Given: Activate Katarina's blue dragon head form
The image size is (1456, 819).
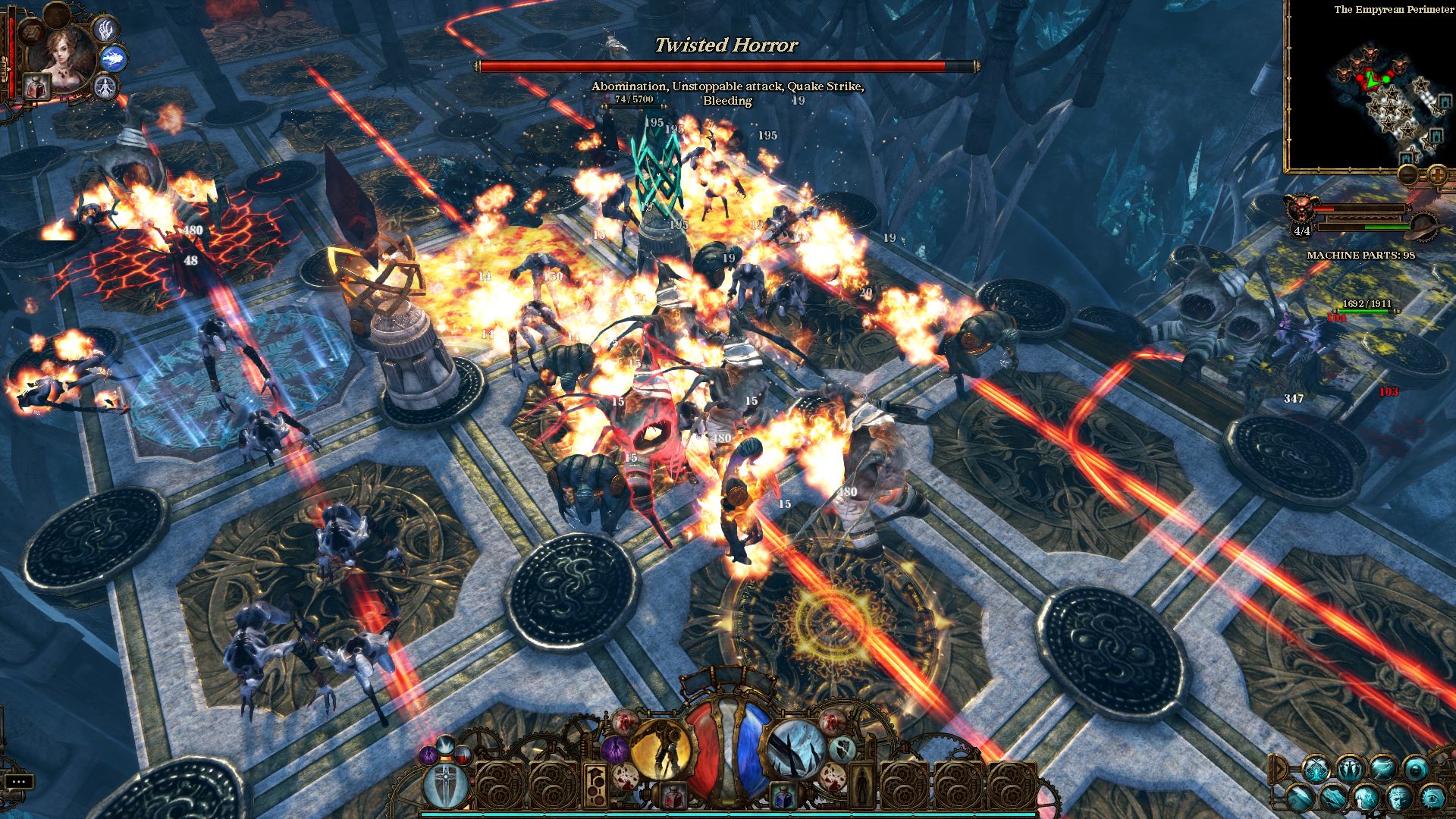Looking at the screenshot, I should pos(114,58).
